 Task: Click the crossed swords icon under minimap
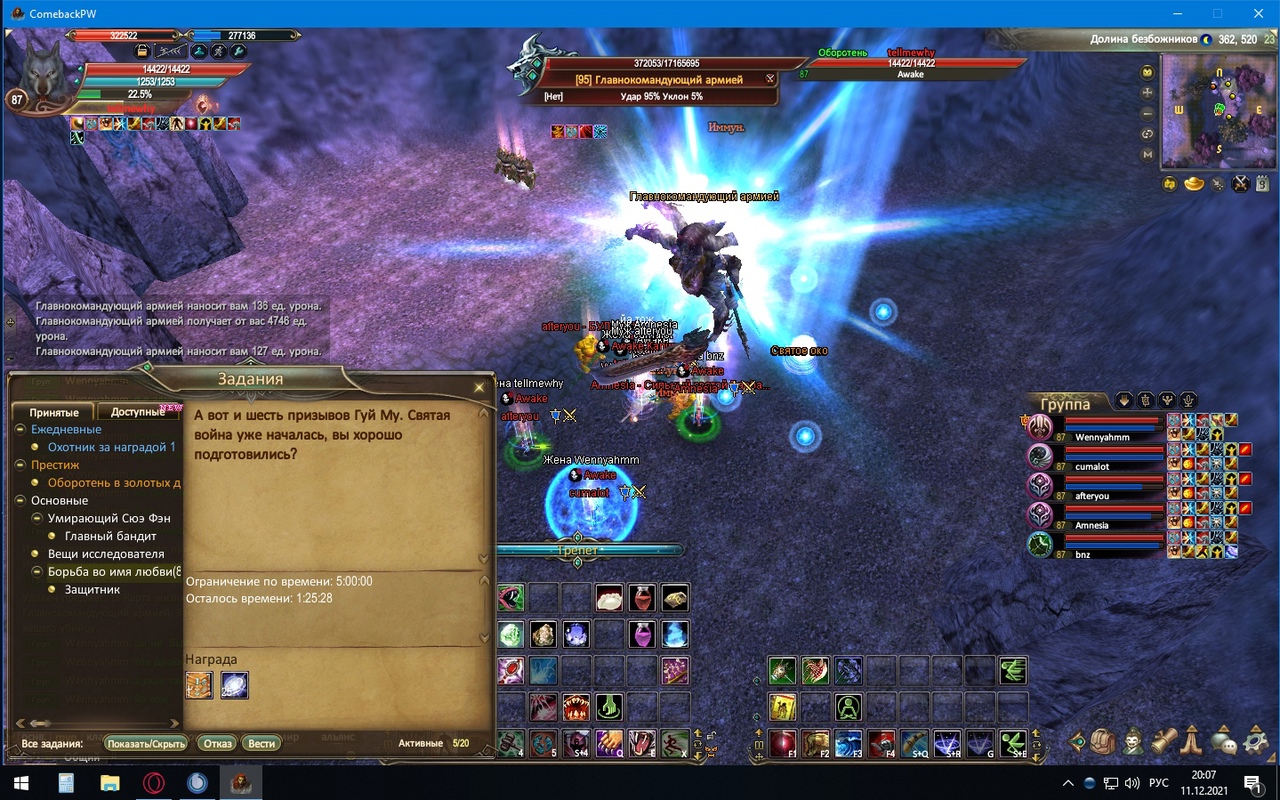point(1240,184)
